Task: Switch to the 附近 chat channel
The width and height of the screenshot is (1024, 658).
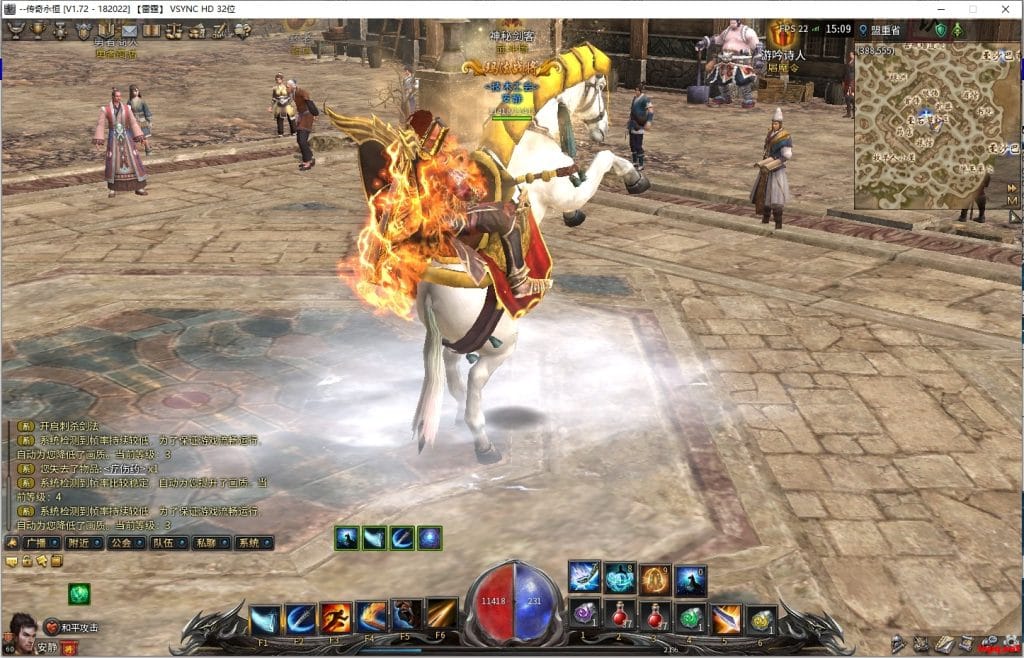Action: click(x=76, y=542)
